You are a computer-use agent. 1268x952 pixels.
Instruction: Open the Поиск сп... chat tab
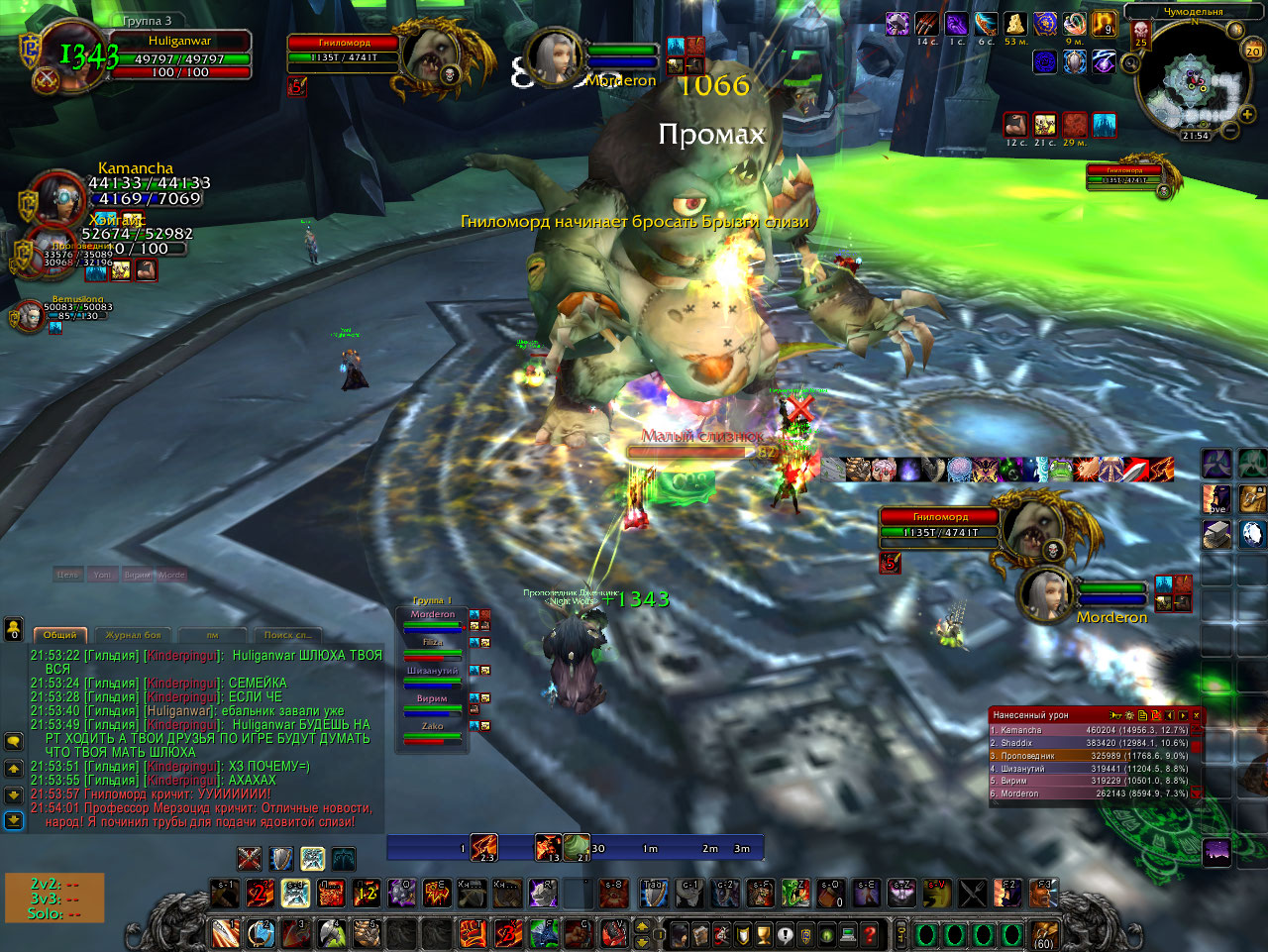coord(287,635)
